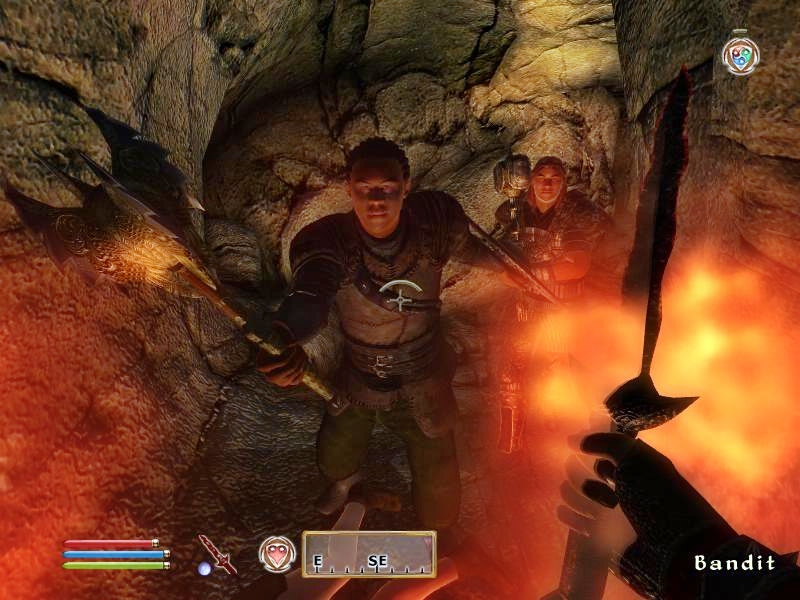This screenshot has height=600, width=800.
Task: Click the compass showing E and SE
Action: (369, 554)
